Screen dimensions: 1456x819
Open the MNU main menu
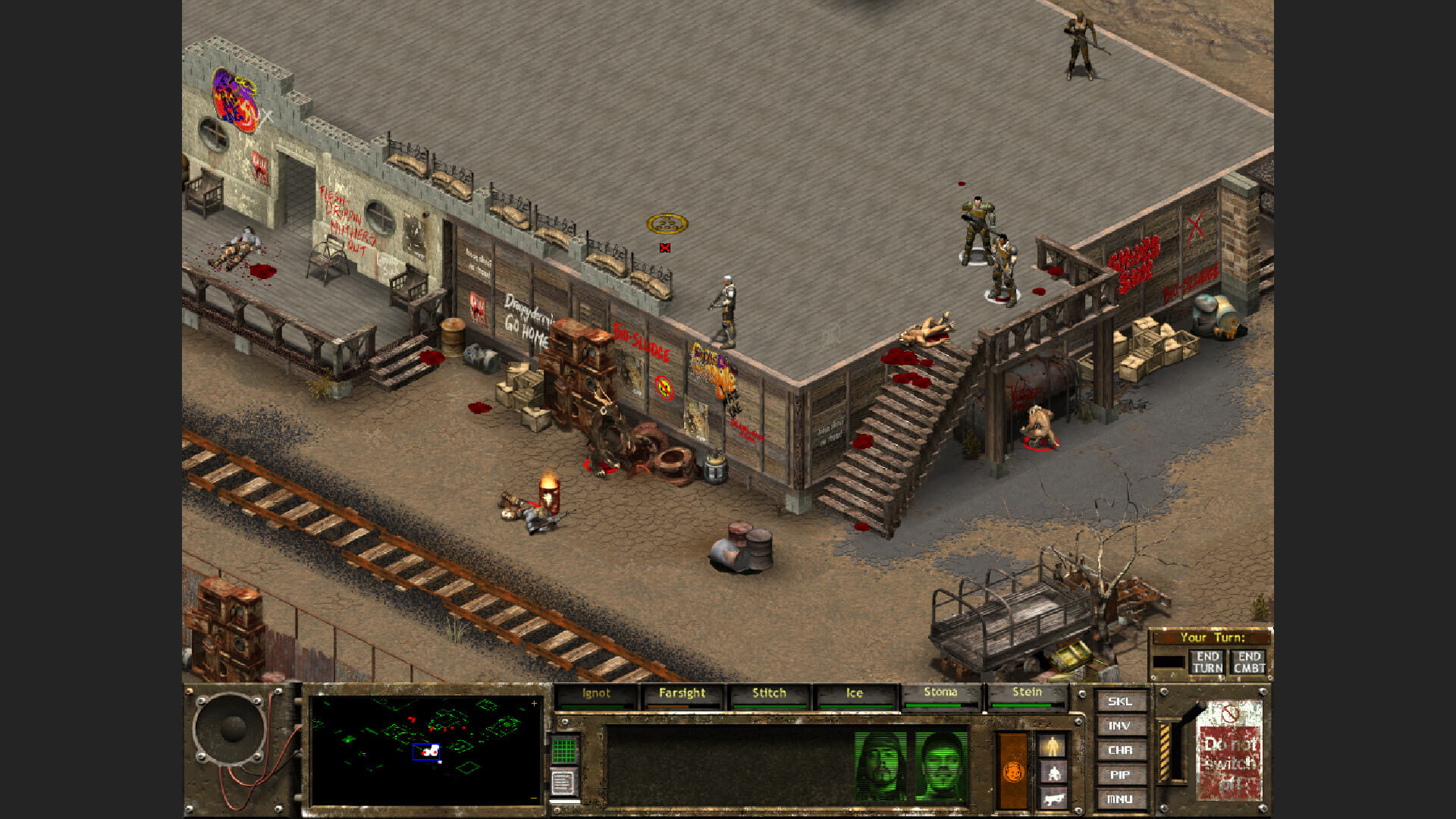click(1120, 798)
